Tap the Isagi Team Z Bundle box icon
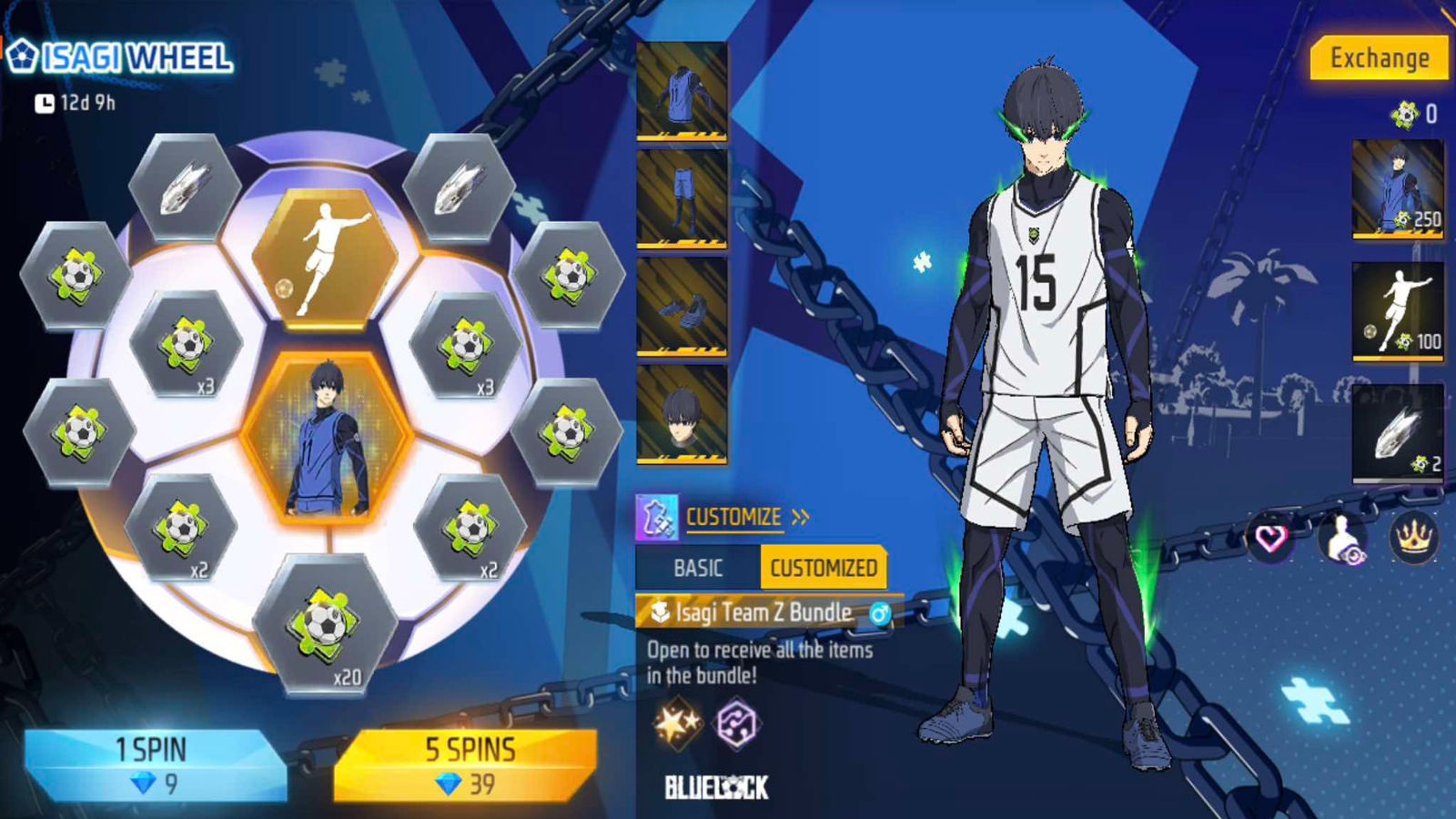The image size is (1456, 819). pos(658,612)
